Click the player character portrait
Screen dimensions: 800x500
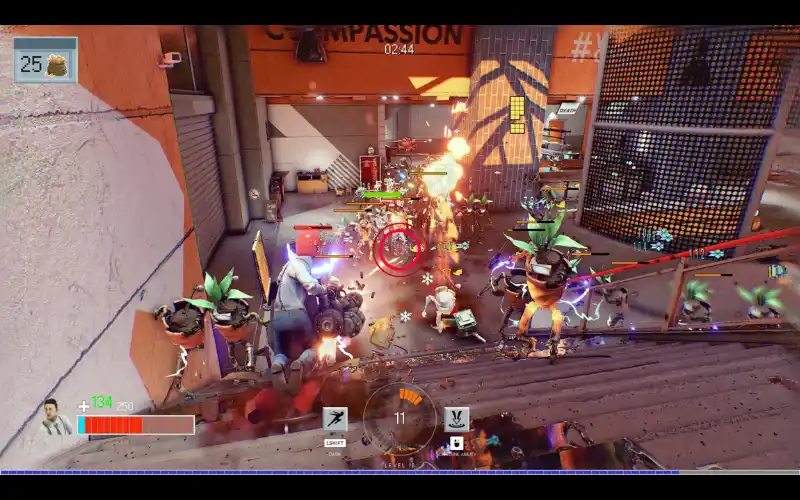tap(55, 417)
